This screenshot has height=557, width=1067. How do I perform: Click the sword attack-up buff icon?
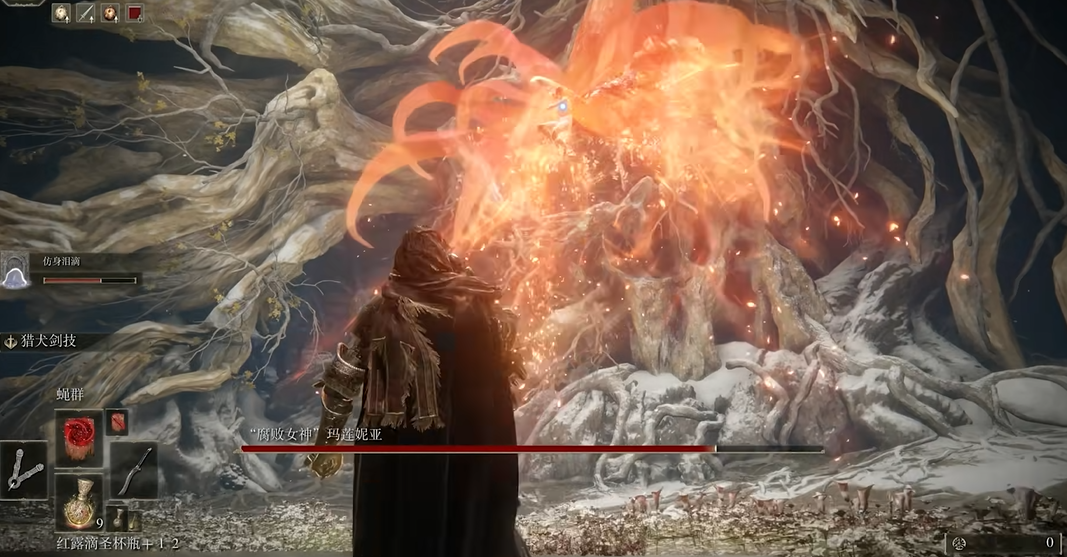[85, 13]
